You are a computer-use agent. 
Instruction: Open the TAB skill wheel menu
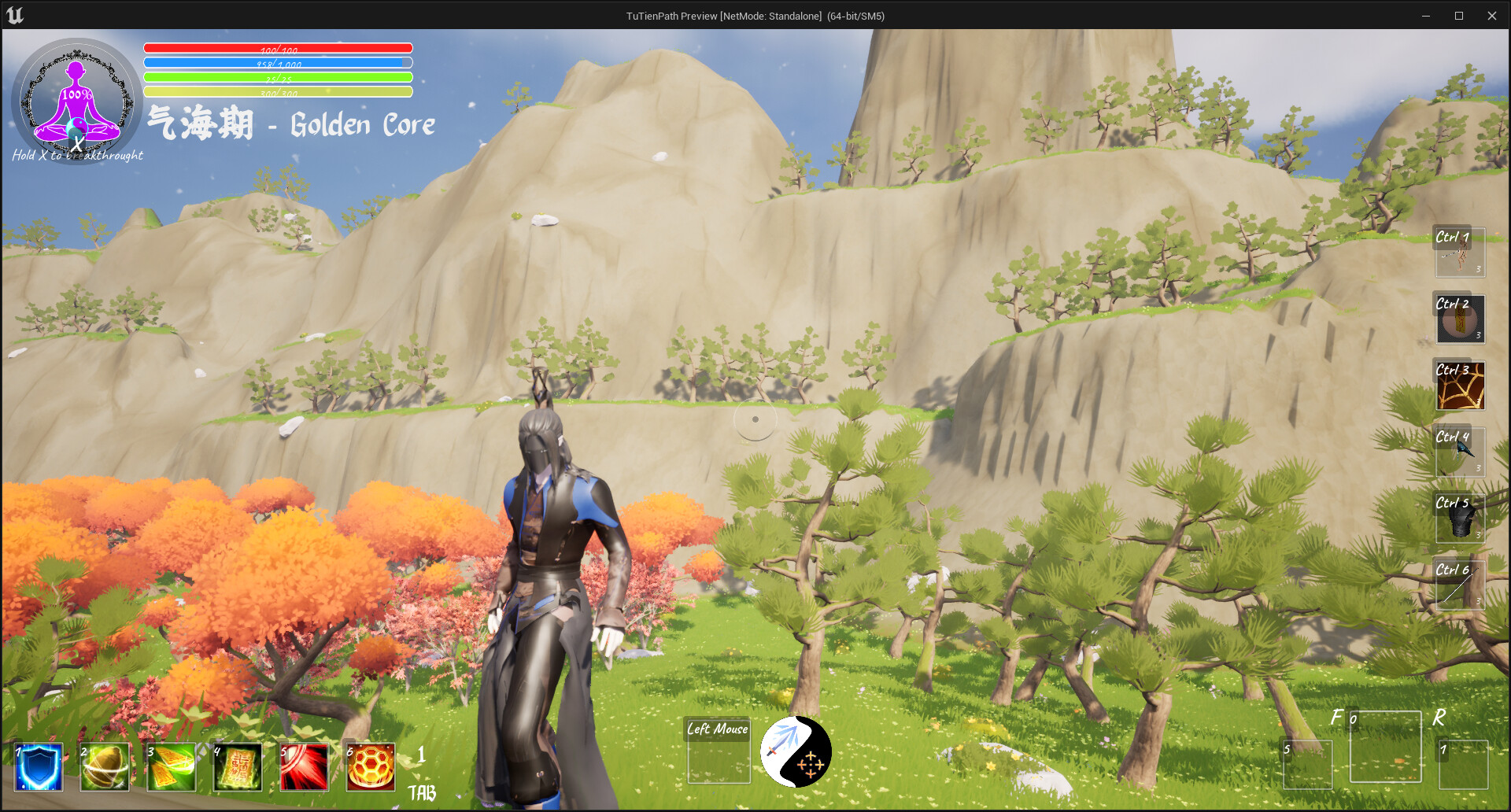[x=423, y=793]
